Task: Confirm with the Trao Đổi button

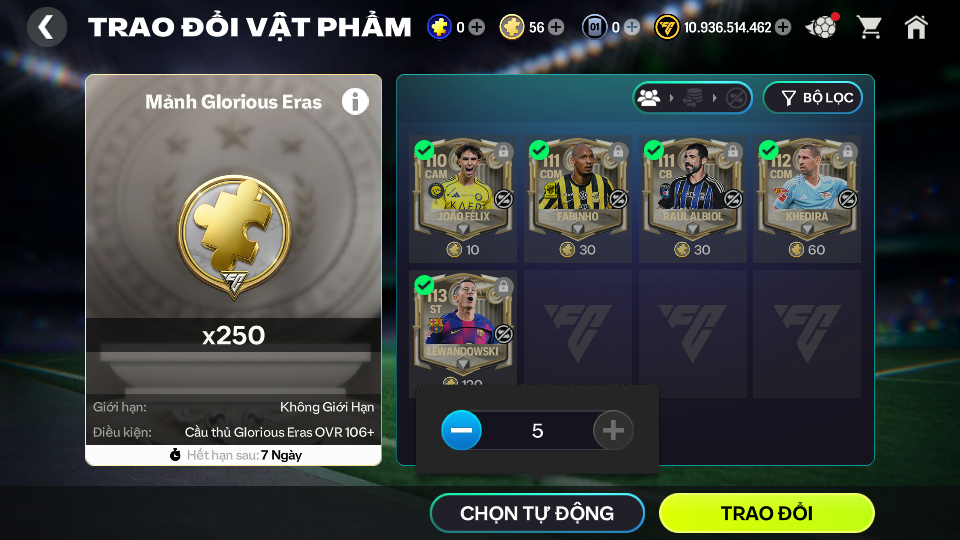Action: (x=766, y=514)
